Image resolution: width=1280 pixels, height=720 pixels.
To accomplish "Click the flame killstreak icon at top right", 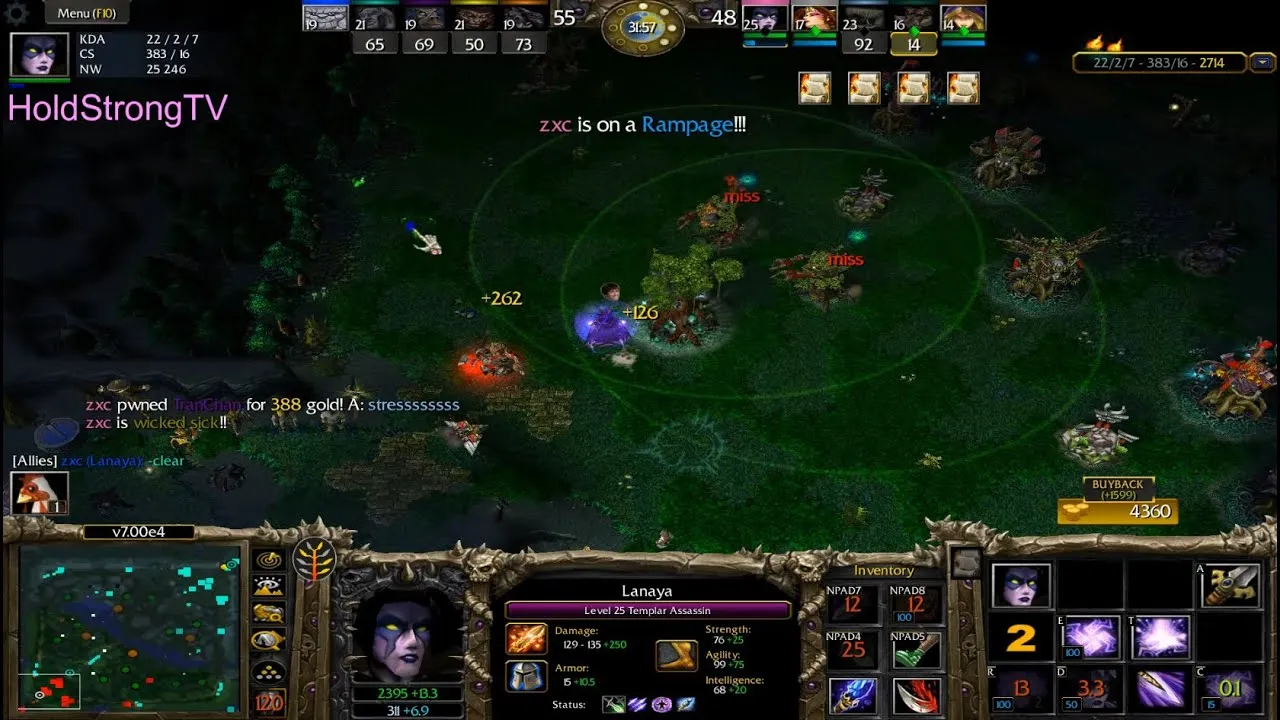I will (x=1105, y=46).
